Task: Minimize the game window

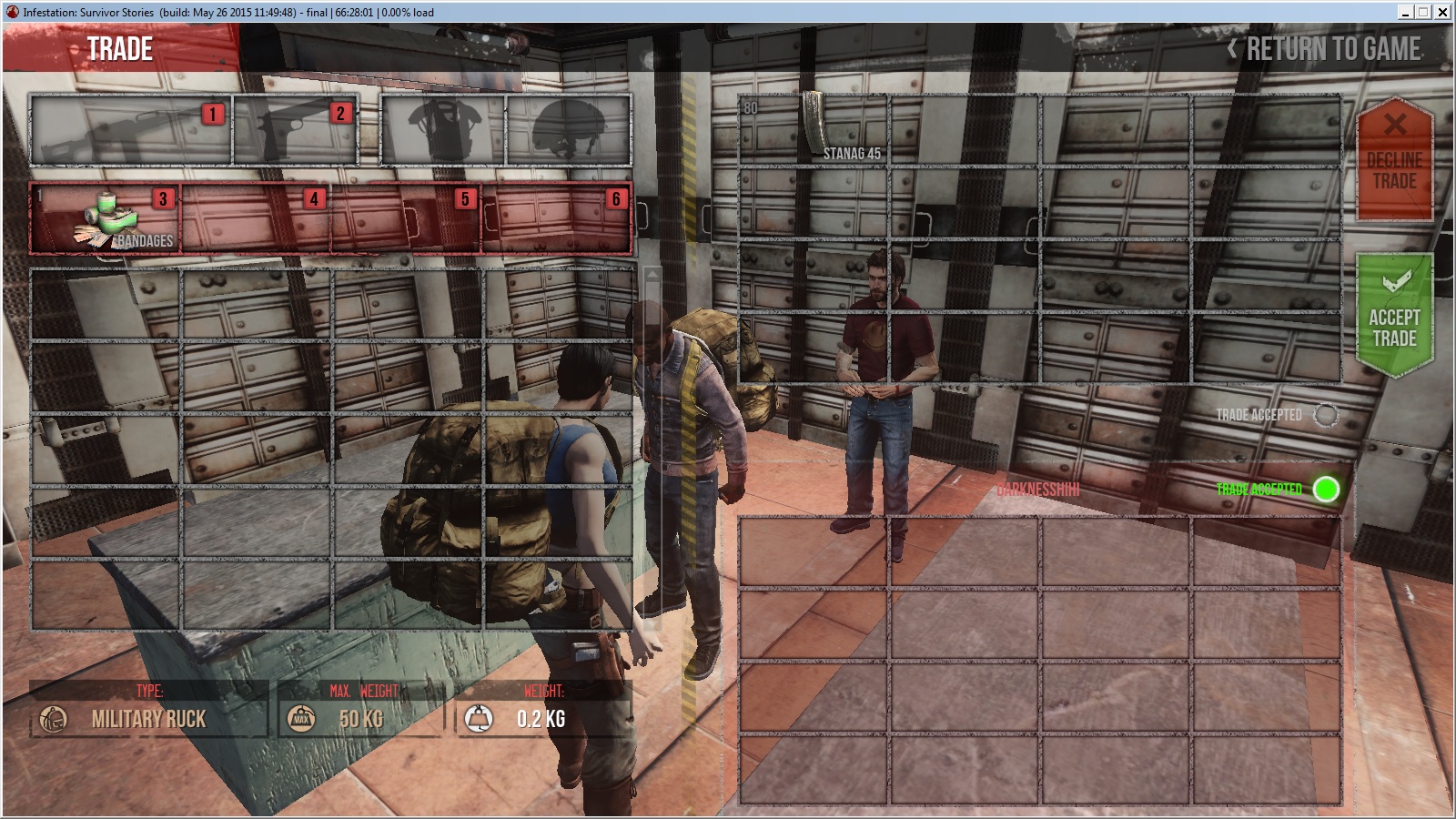Action: 1406,12
